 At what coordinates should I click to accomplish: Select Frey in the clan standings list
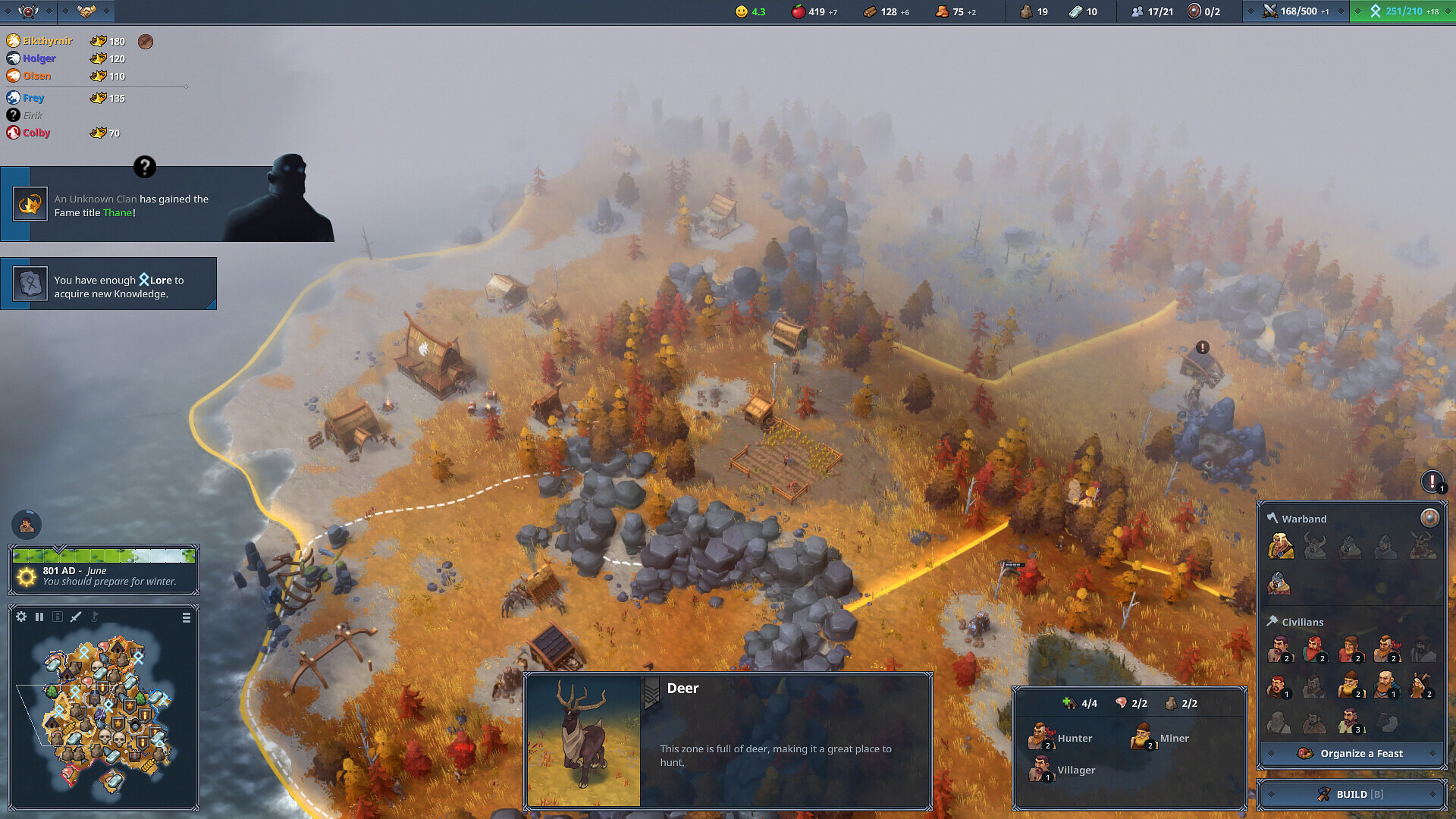[x=33, y=97]
